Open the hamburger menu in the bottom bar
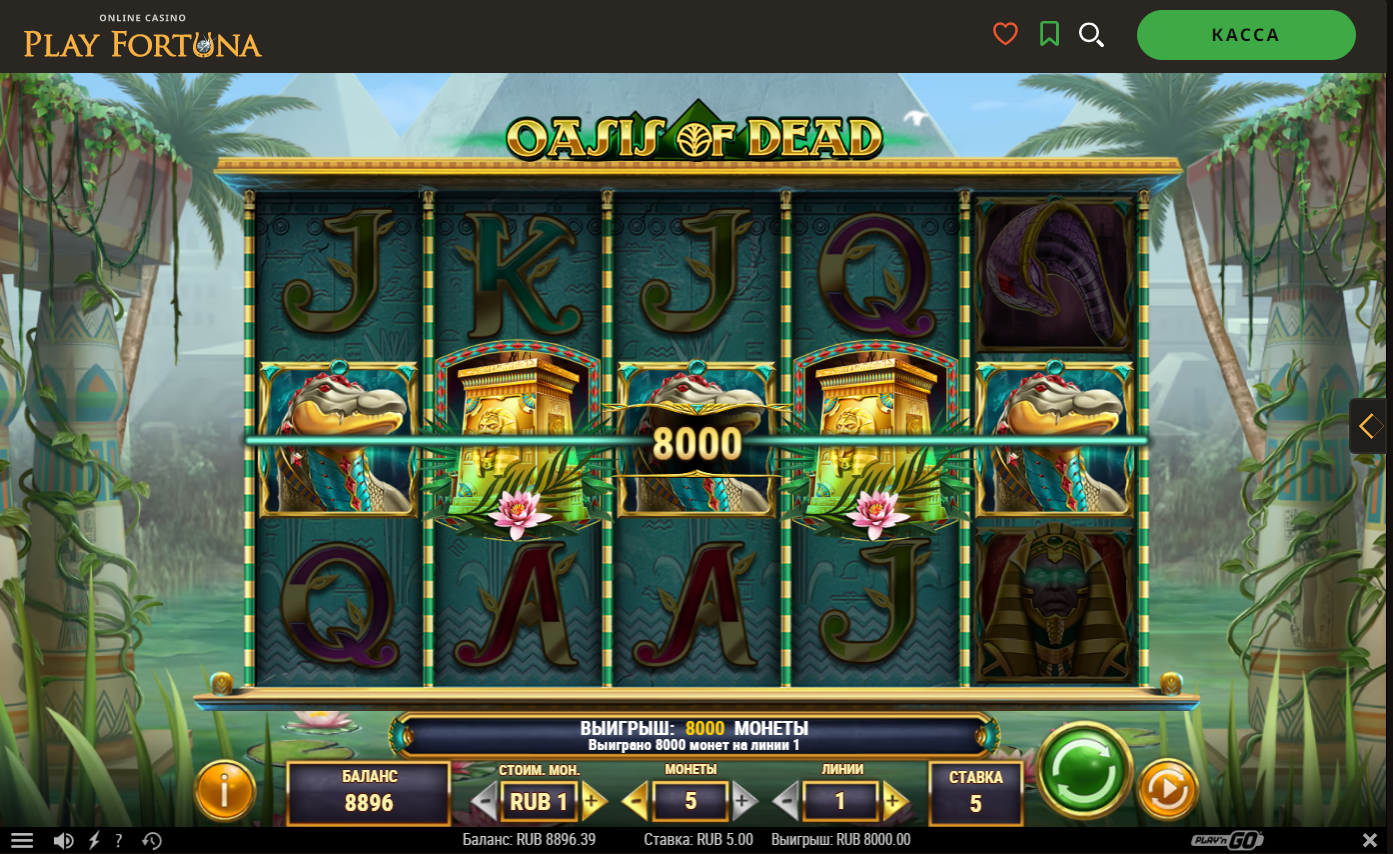This screenshot has height=854, width=1393. [22, 840]
